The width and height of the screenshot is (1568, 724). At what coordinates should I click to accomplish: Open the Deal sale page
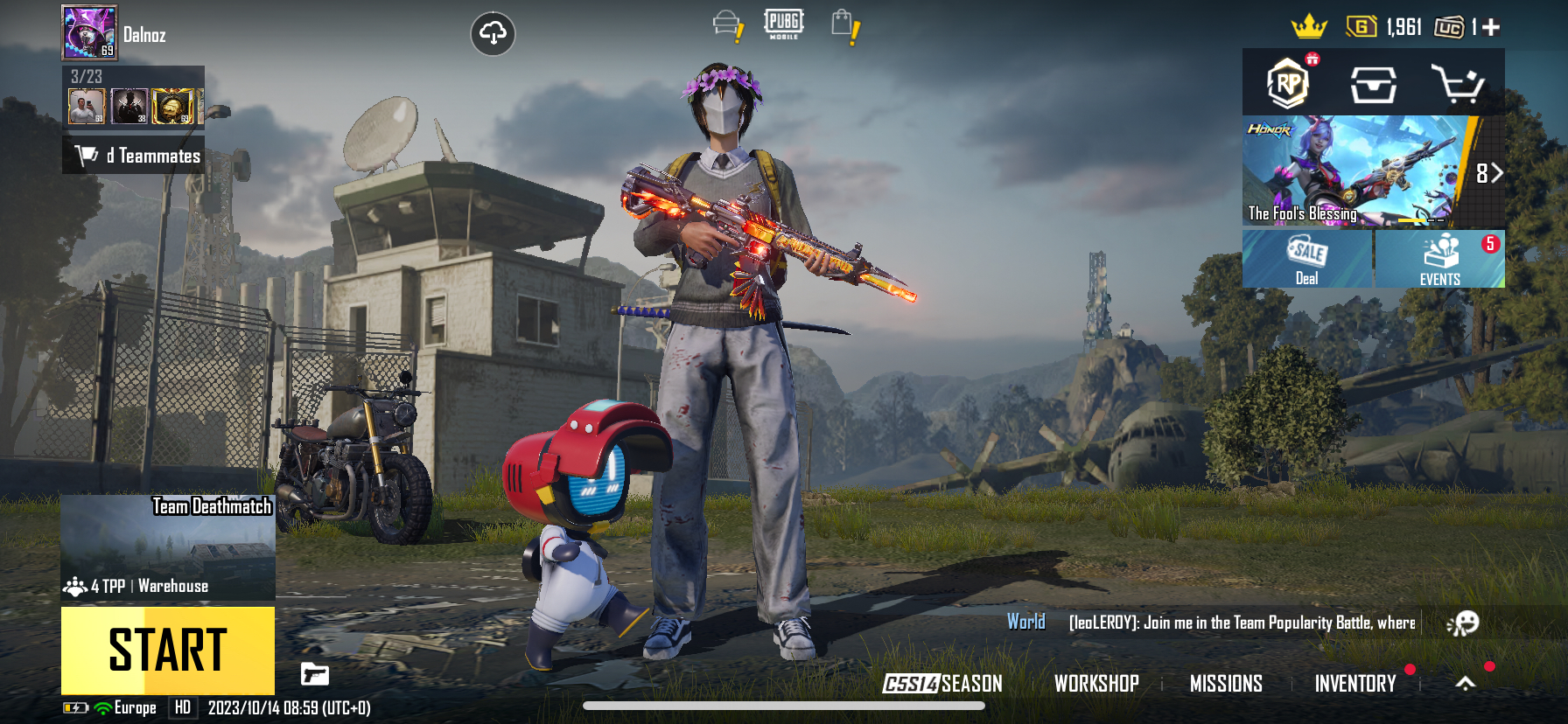(1307, 260)
